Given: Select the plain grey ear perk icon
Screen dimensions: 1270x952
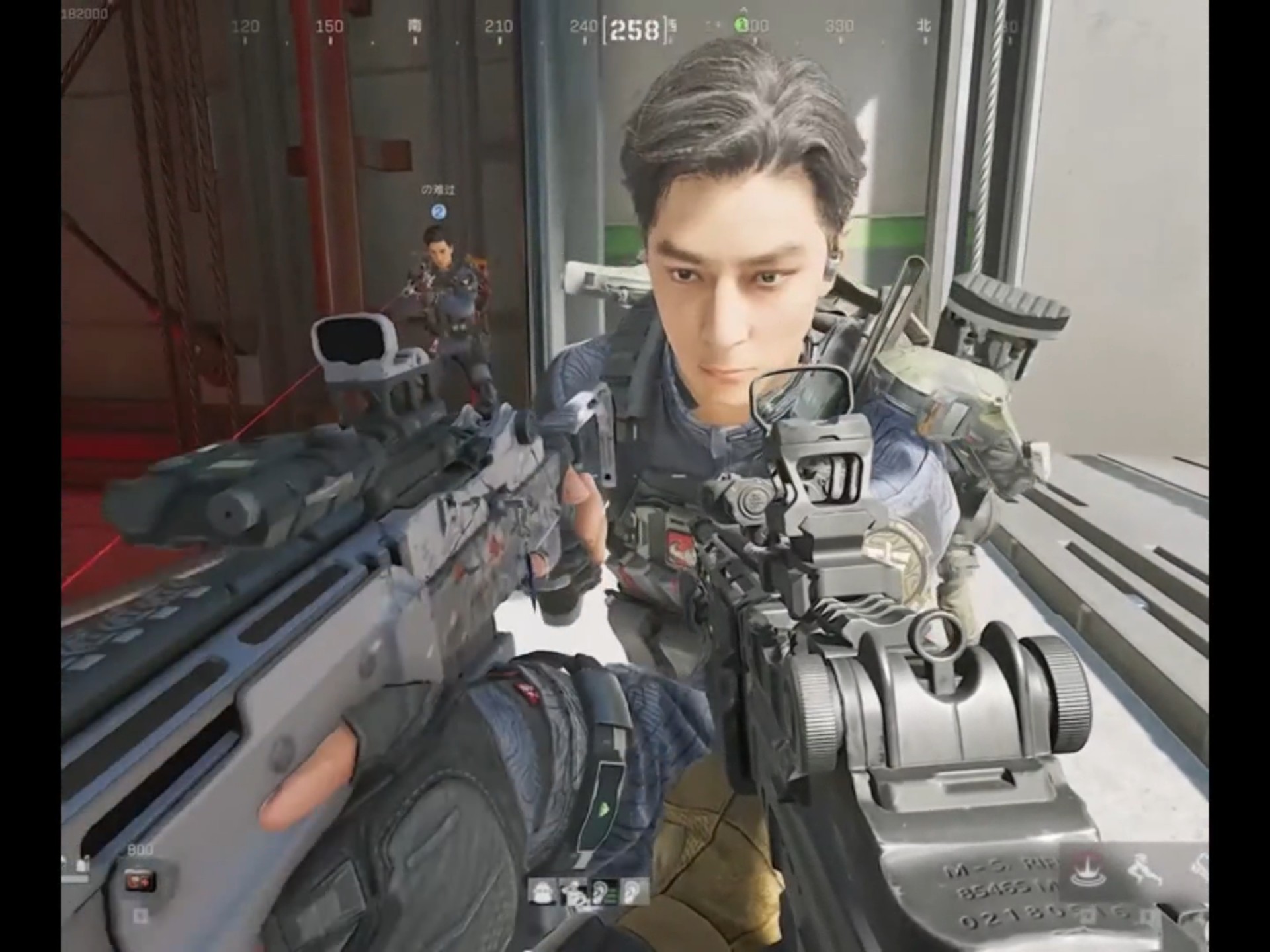Looking at the screenshot, I should tap(634, 892).
